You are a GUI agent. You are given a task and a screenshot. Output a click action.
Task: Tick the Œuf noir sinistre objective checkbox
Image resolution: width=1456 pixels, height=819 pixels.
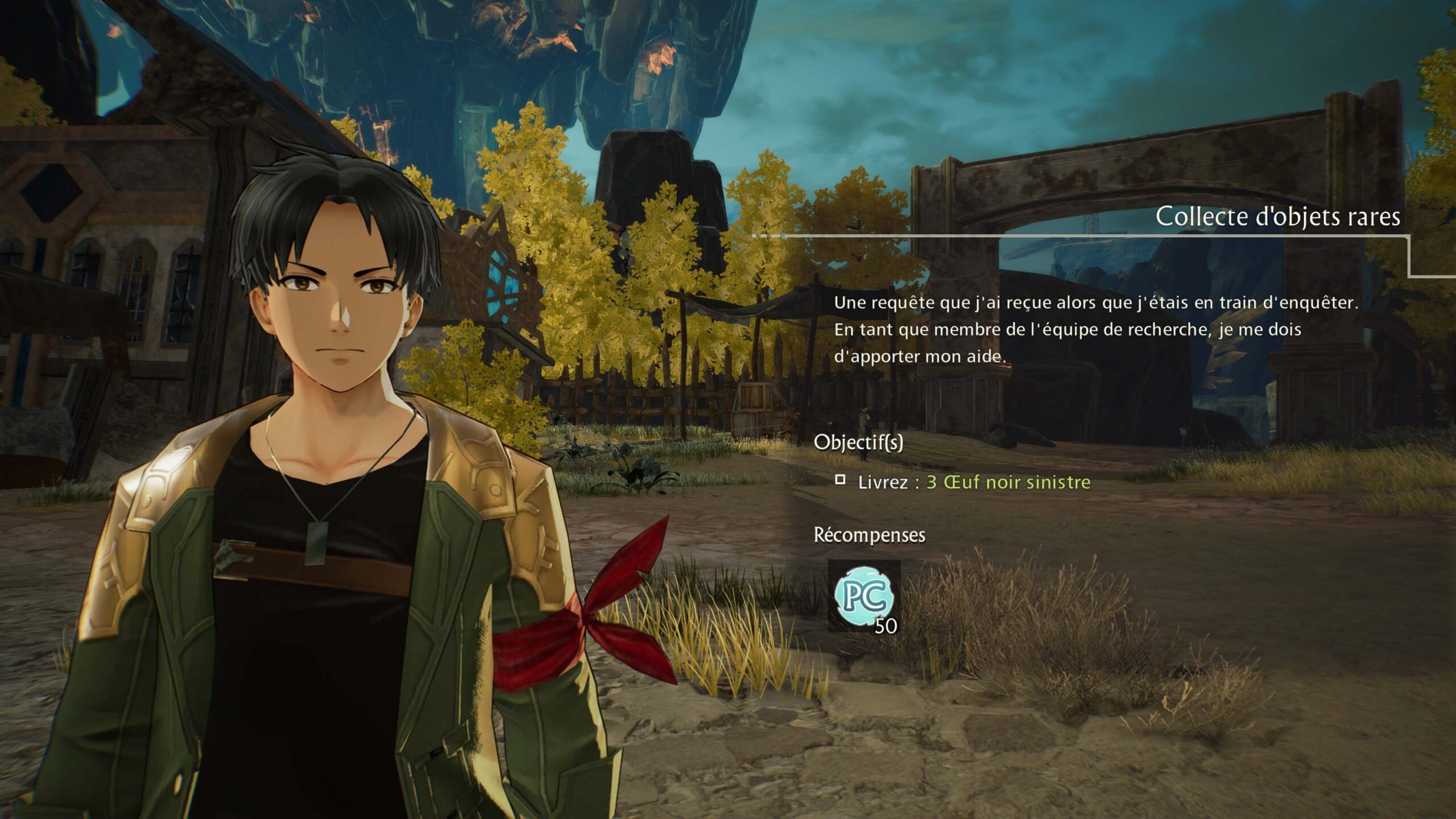840,480
